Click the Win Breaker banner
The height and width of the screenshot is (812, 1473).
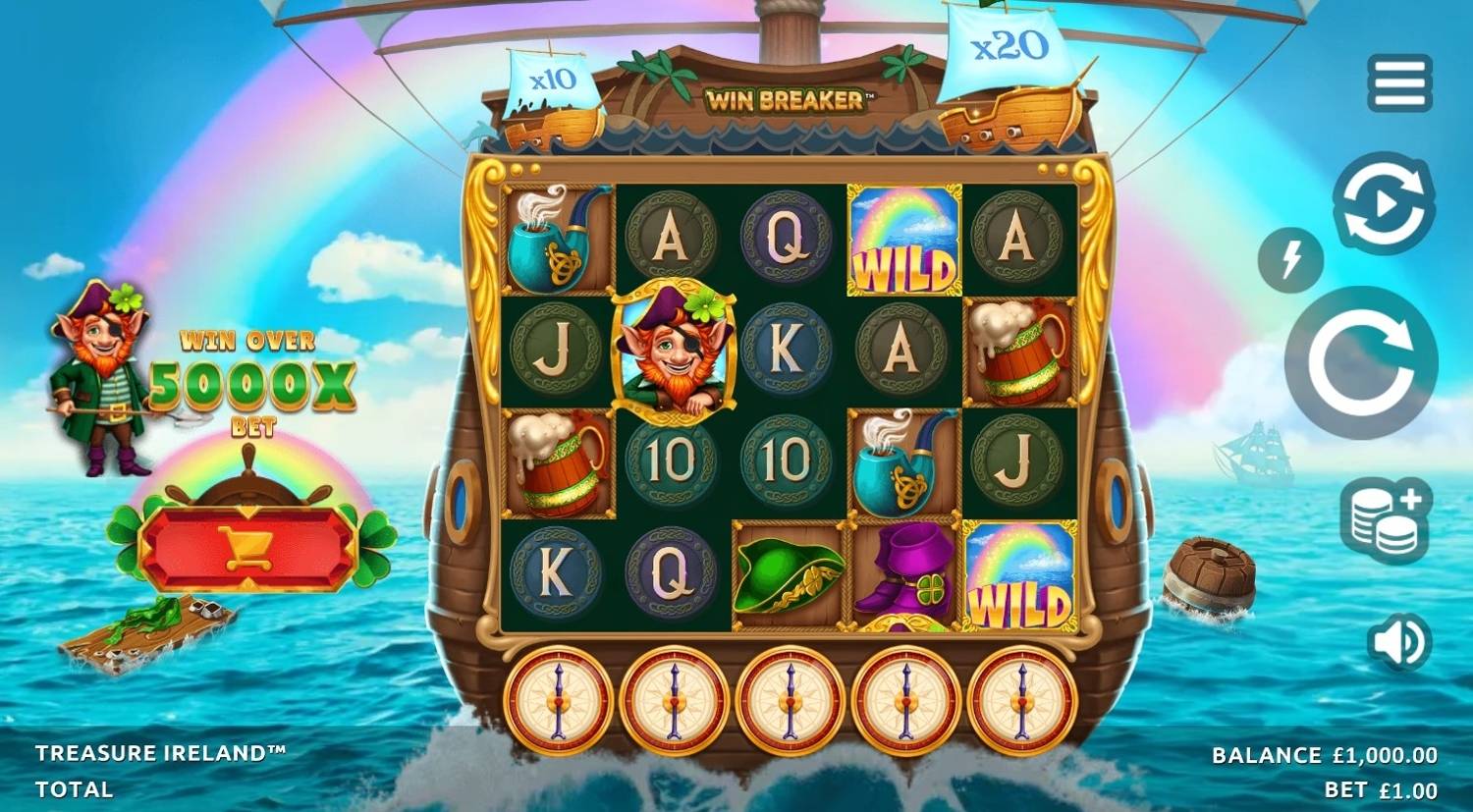(788, 96)
